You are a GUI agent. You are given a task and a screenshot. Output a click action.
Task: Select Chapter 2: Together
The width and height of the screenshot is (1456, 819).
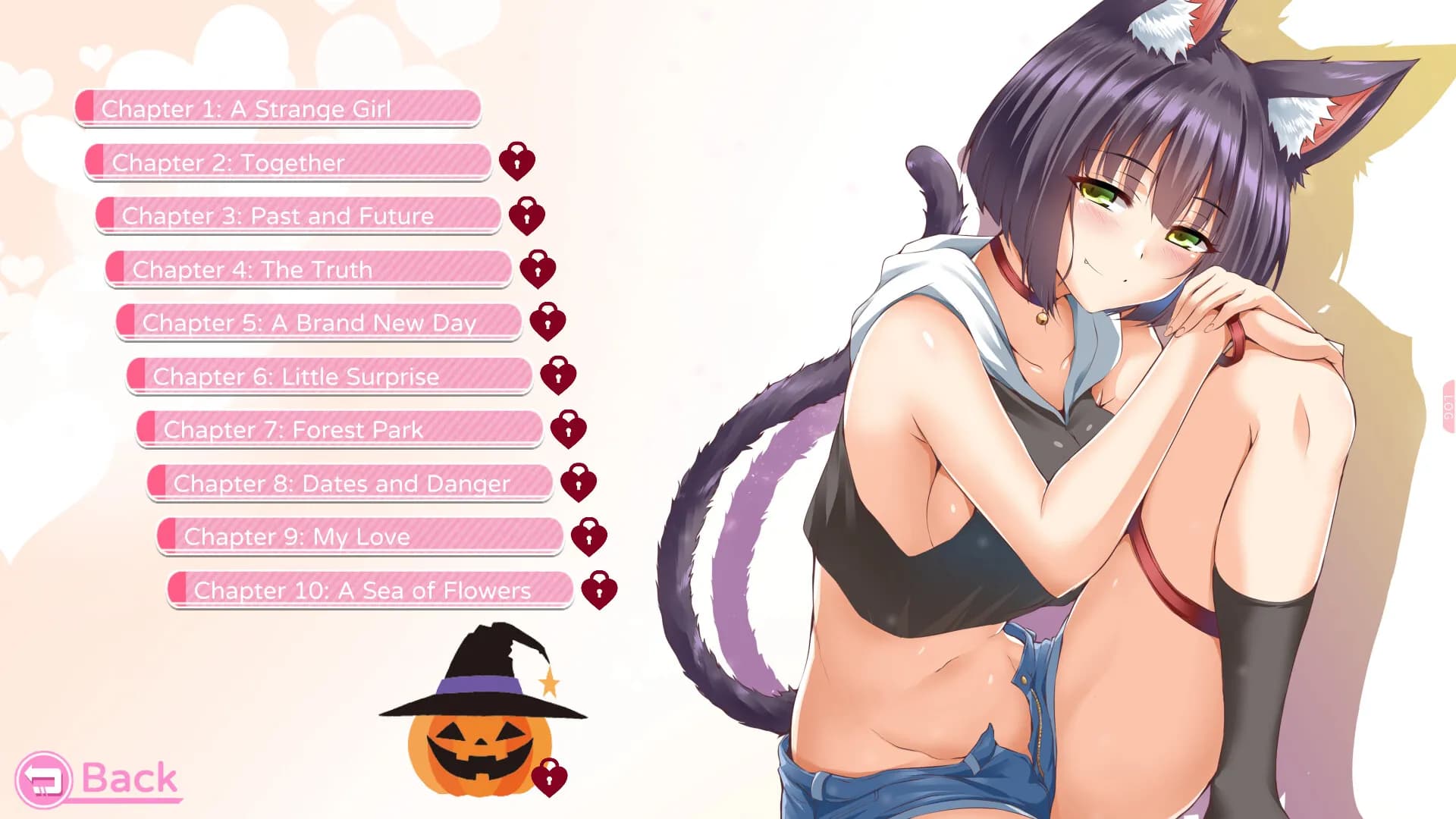click(288, 162)
